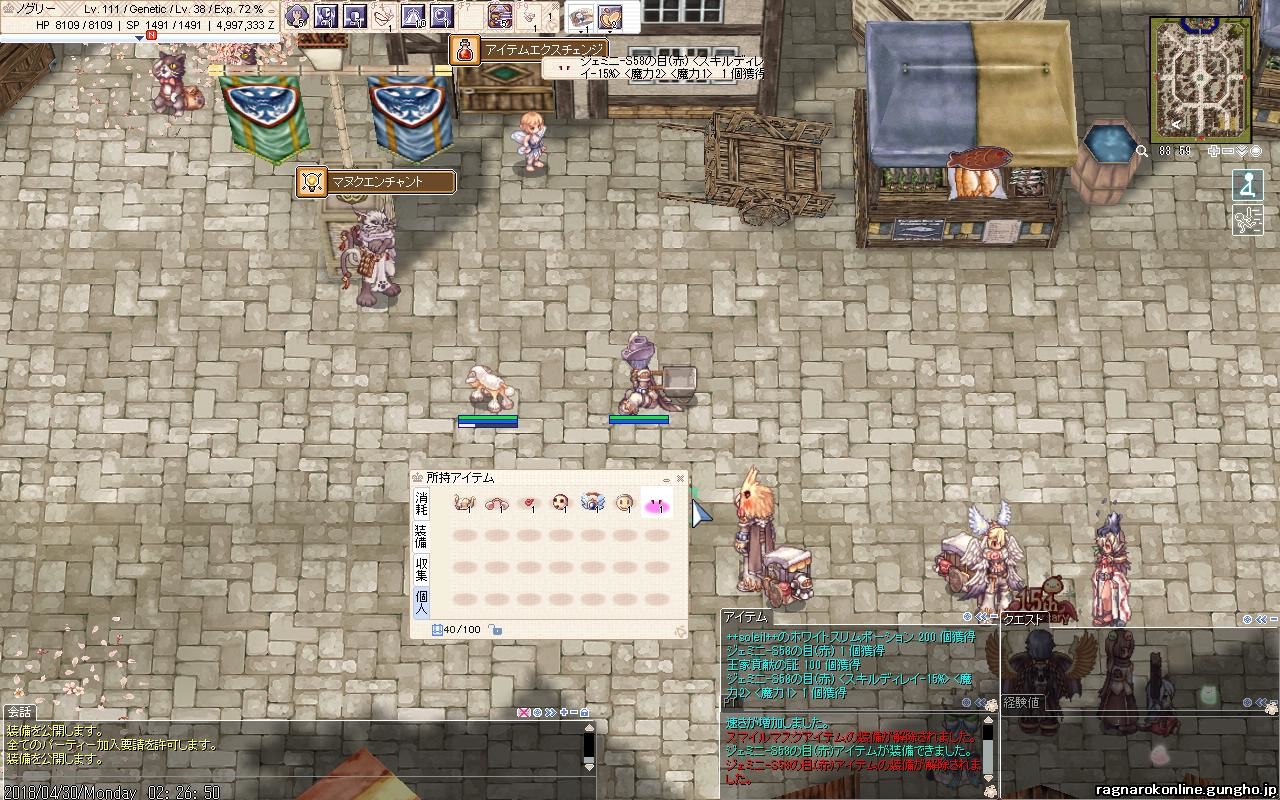Click the マヌクエンチャント NPC label
The width and height of the screenshot is (1280, 800).
(x=376, y=182)
